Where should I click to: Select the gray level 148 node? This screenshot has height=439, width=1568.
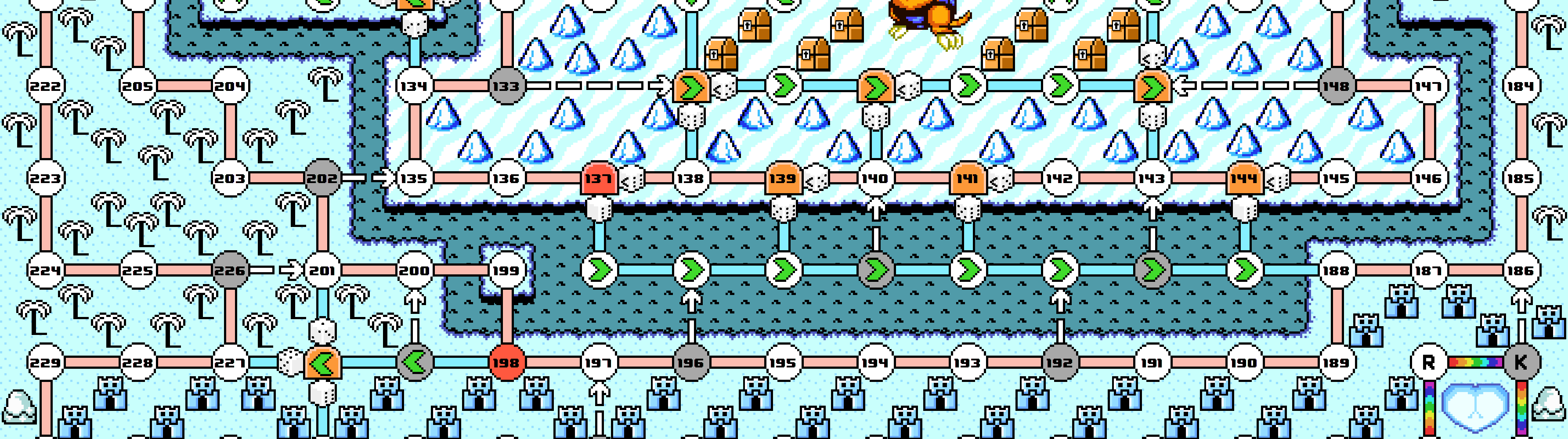pos(1336,86)
